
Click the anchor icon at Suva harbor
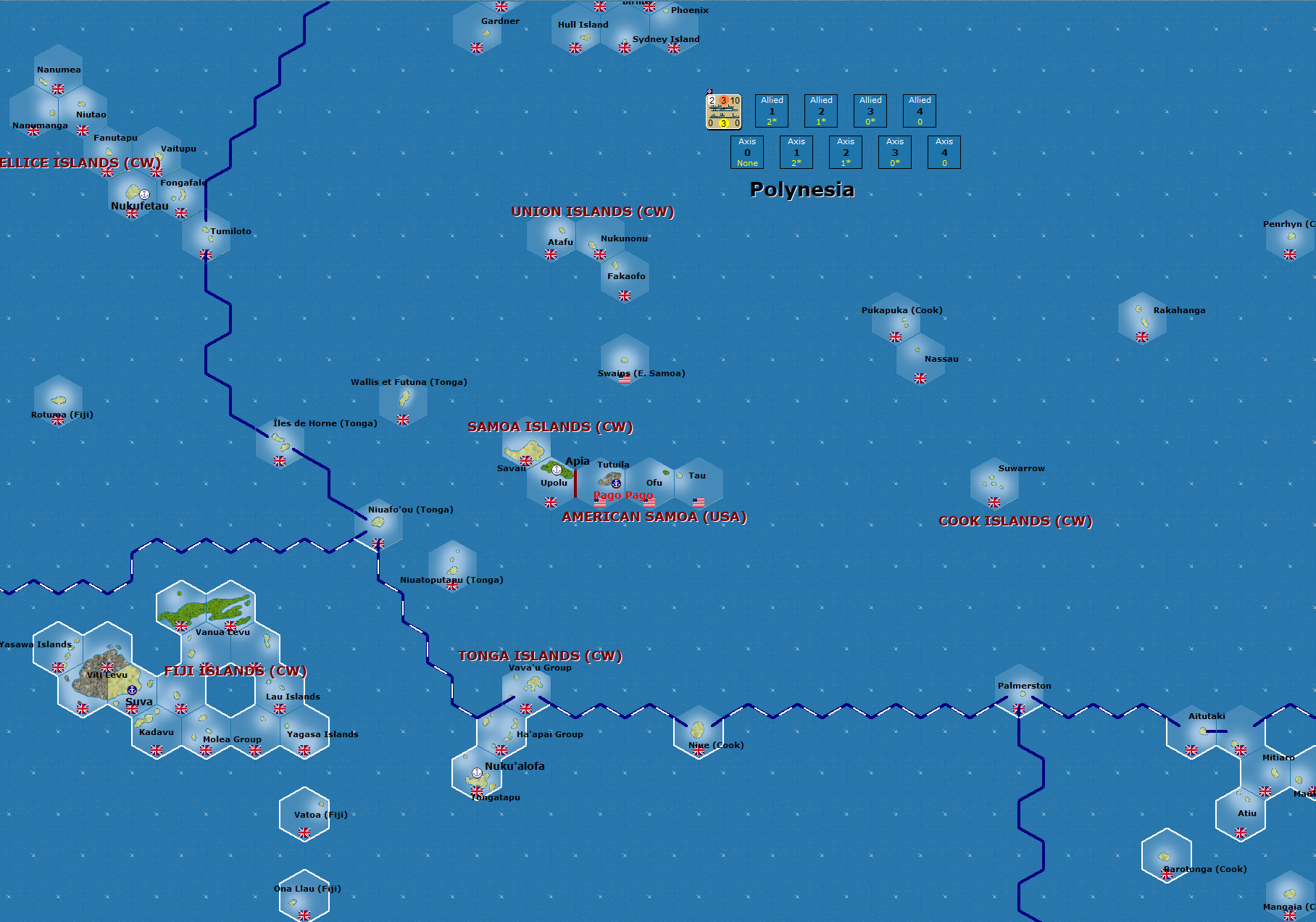[x=133, y=691]
